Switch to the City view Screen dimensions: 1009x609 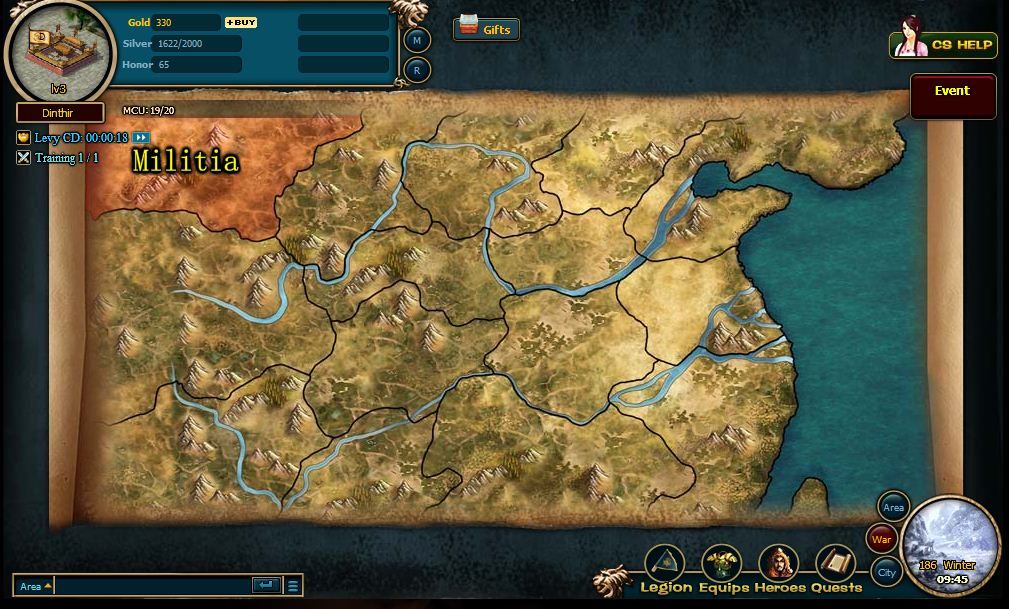coord(886,573)
